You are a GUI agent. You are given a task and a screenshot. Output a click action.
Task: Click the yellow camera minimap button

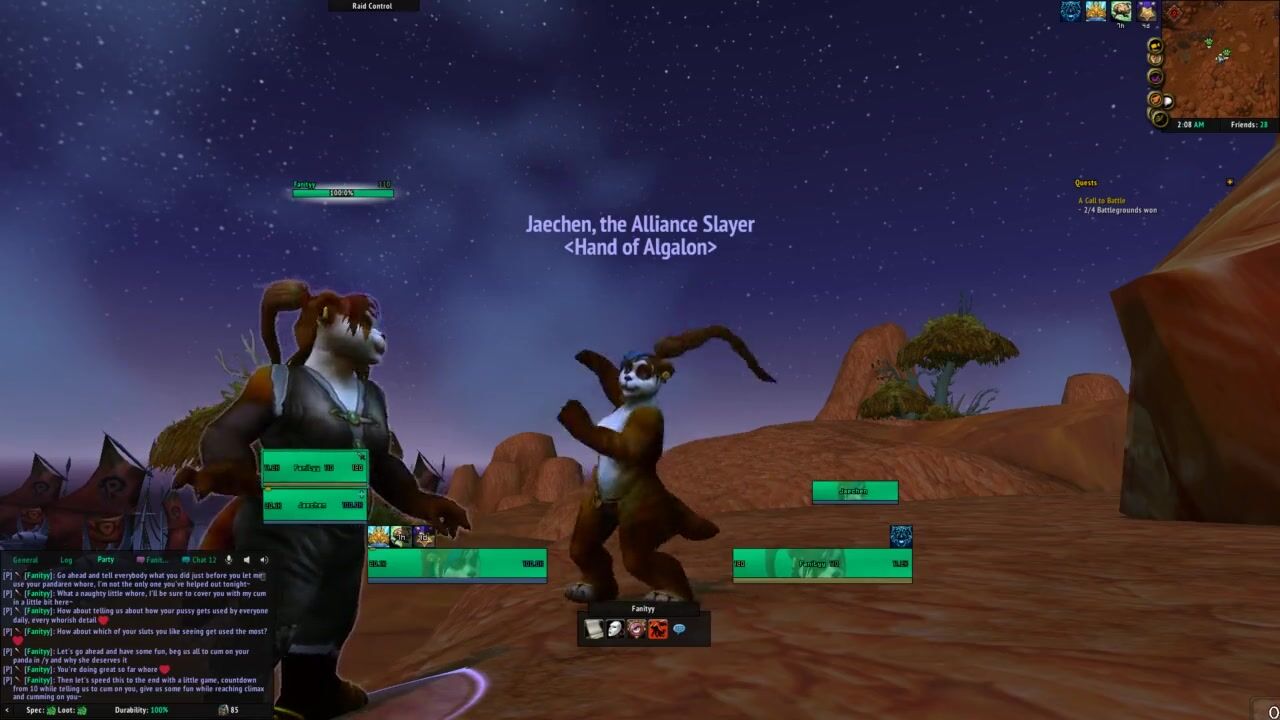pos(1155,45)
